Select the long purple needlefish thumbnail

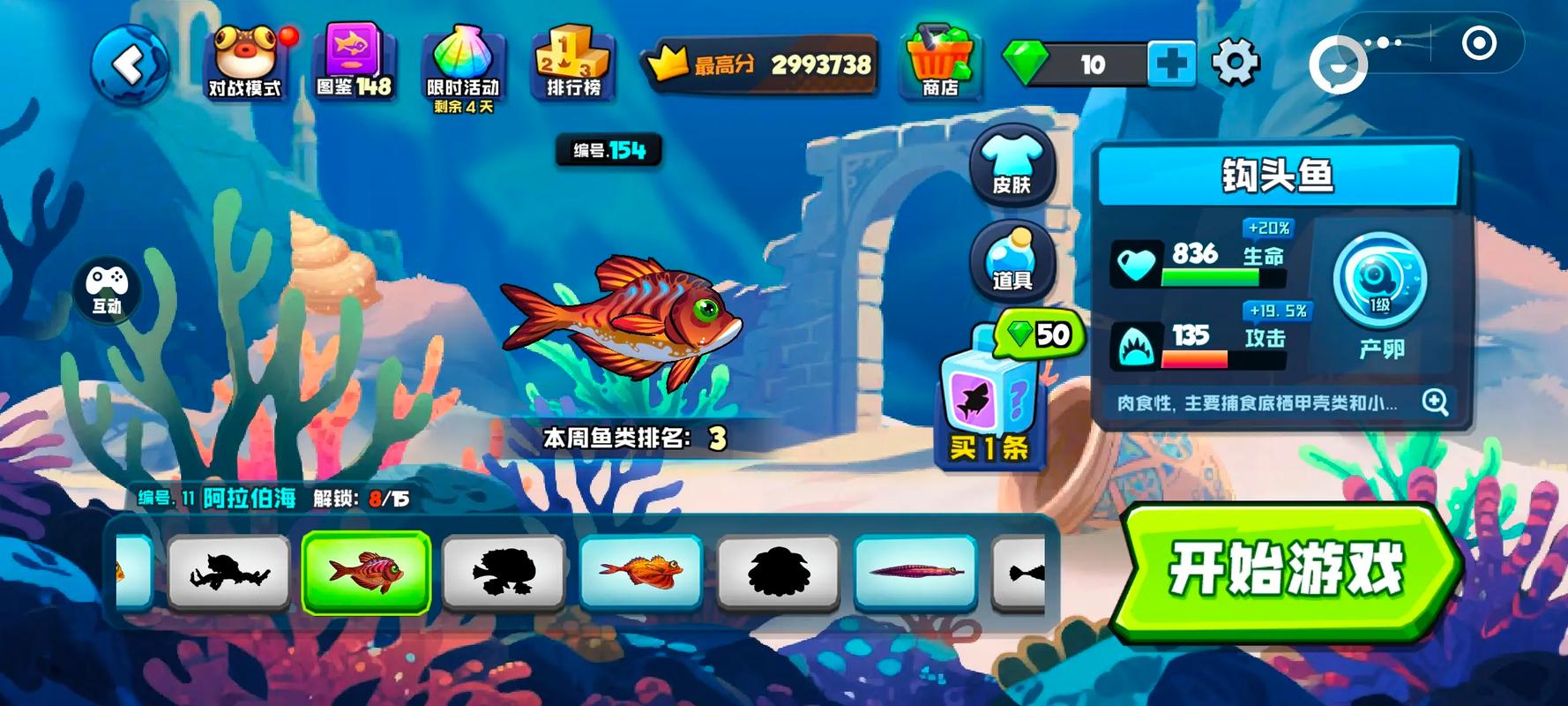[x=915, y=572]
